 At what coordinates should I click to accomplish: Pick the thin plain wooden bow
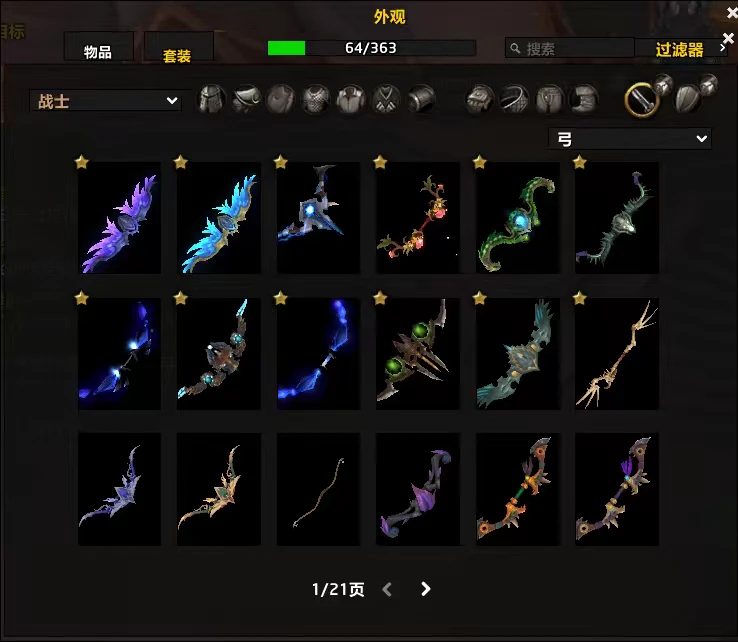click(318, 490)
